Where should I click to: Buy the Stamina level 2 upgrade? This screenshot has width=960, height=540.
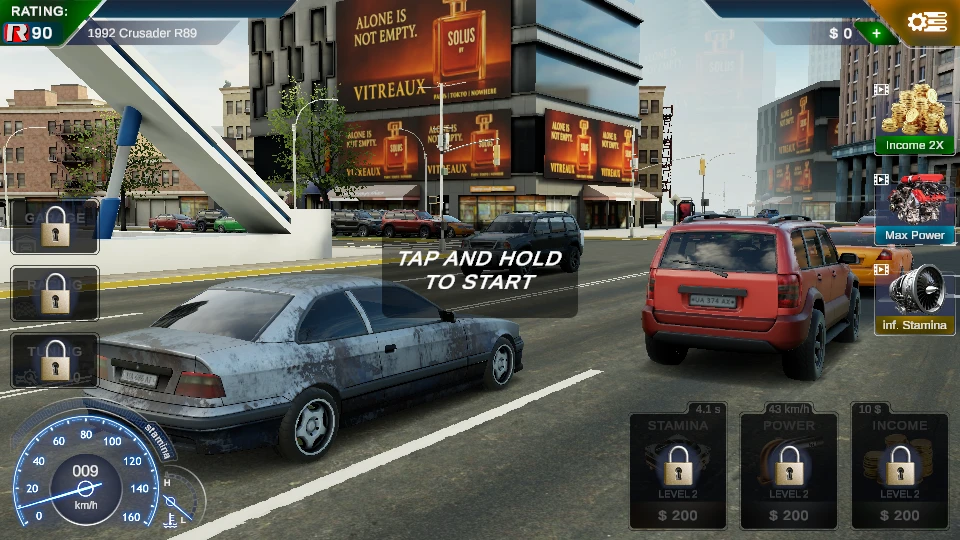(x=678, y=470)
